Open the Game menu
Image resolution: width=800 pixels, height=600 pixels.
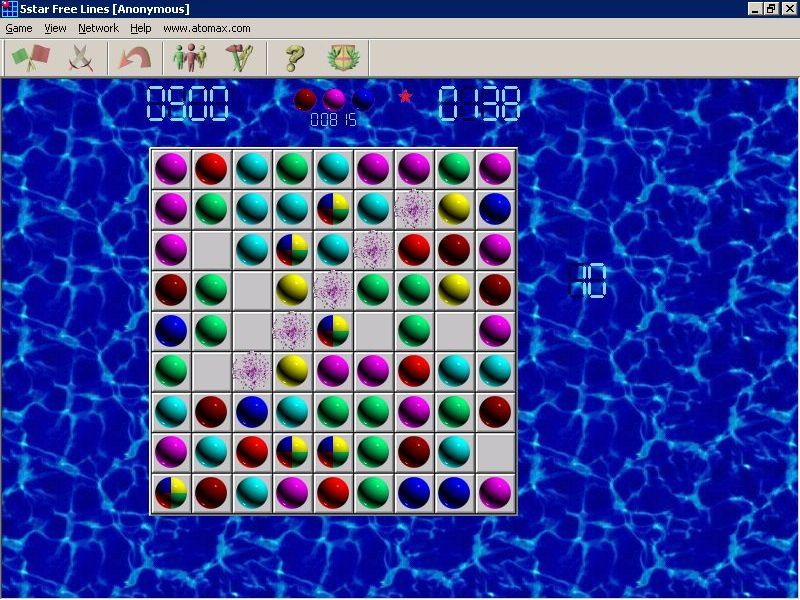pos(19,28)
